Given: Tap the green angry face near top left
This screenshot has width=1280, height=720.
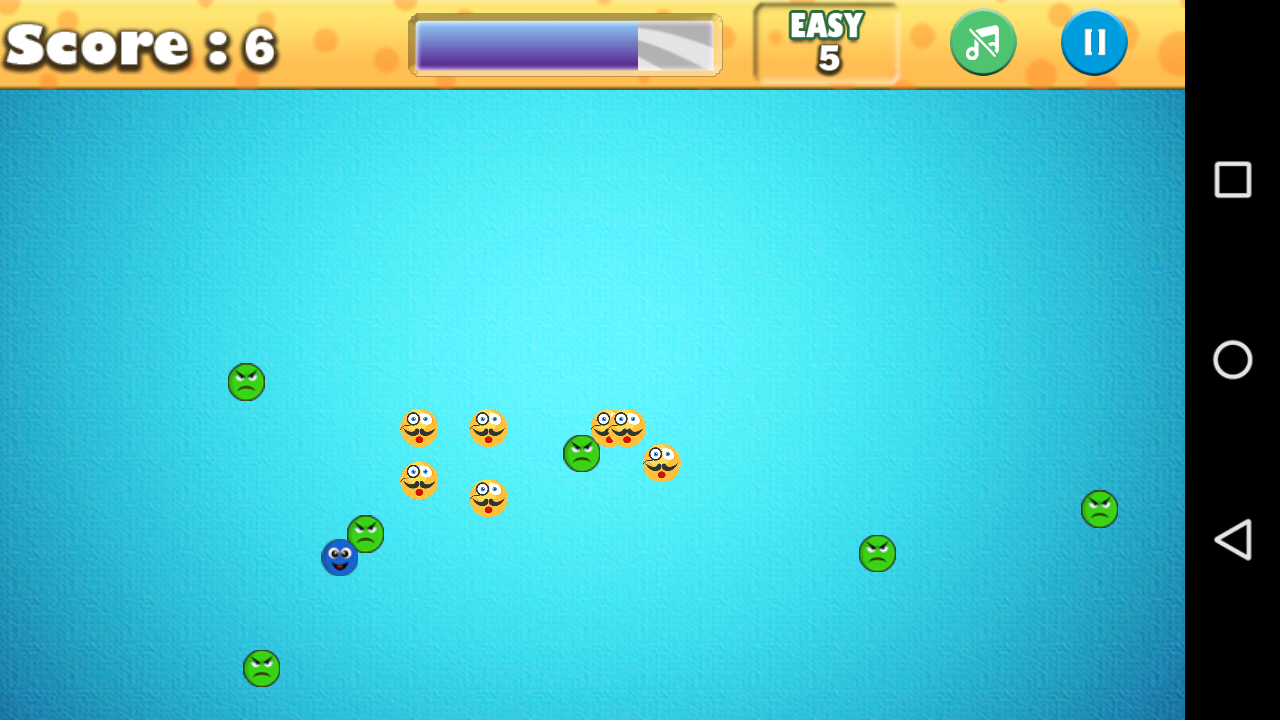Looking at the screenshot, I should coord(246,381).
